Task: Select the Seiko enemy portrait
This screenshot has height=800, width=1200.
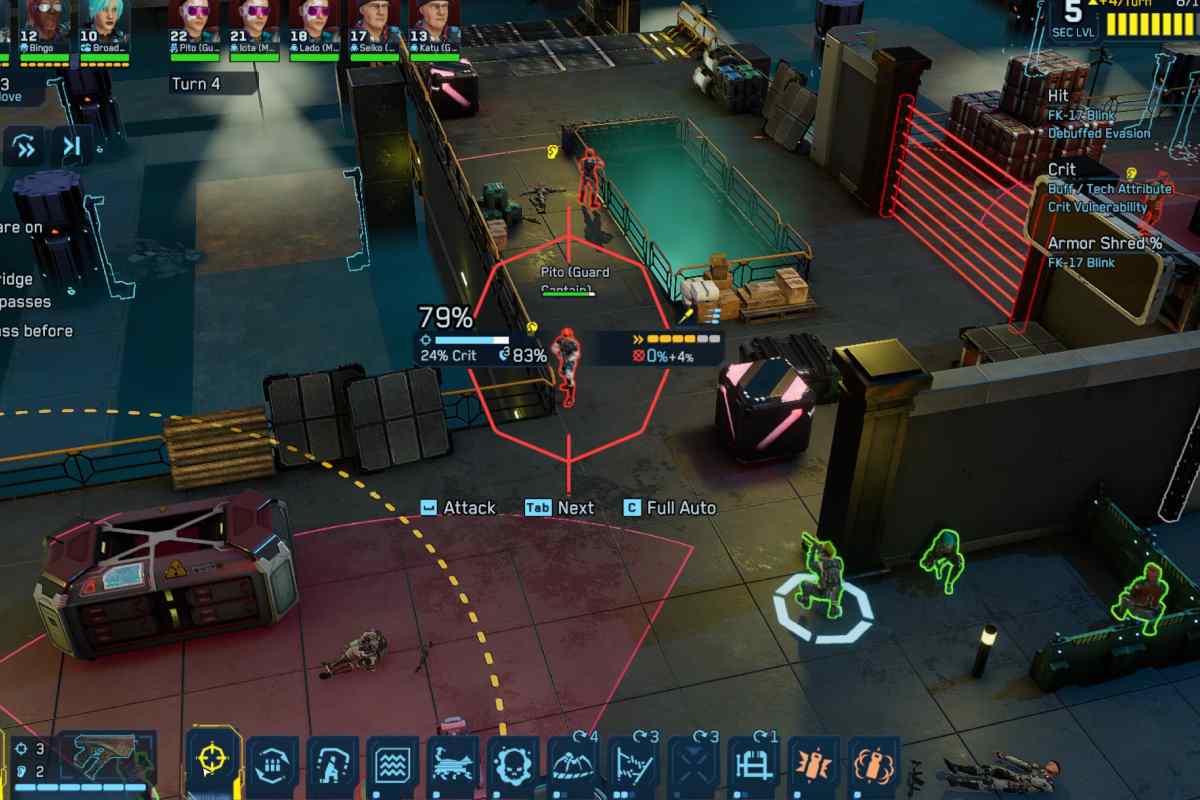Action: click(374, 27)
